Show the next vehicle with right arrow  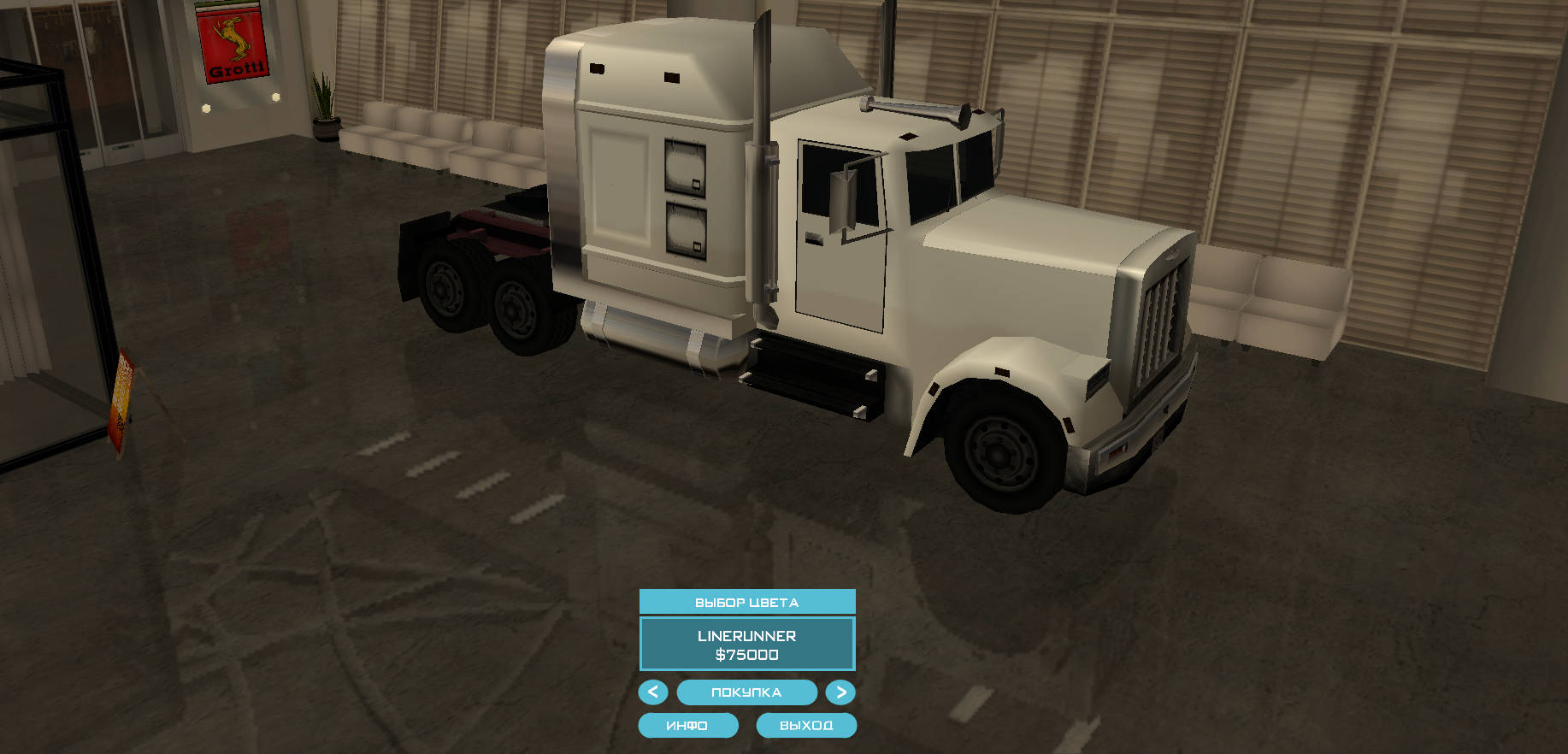click(x=840, y=692)
